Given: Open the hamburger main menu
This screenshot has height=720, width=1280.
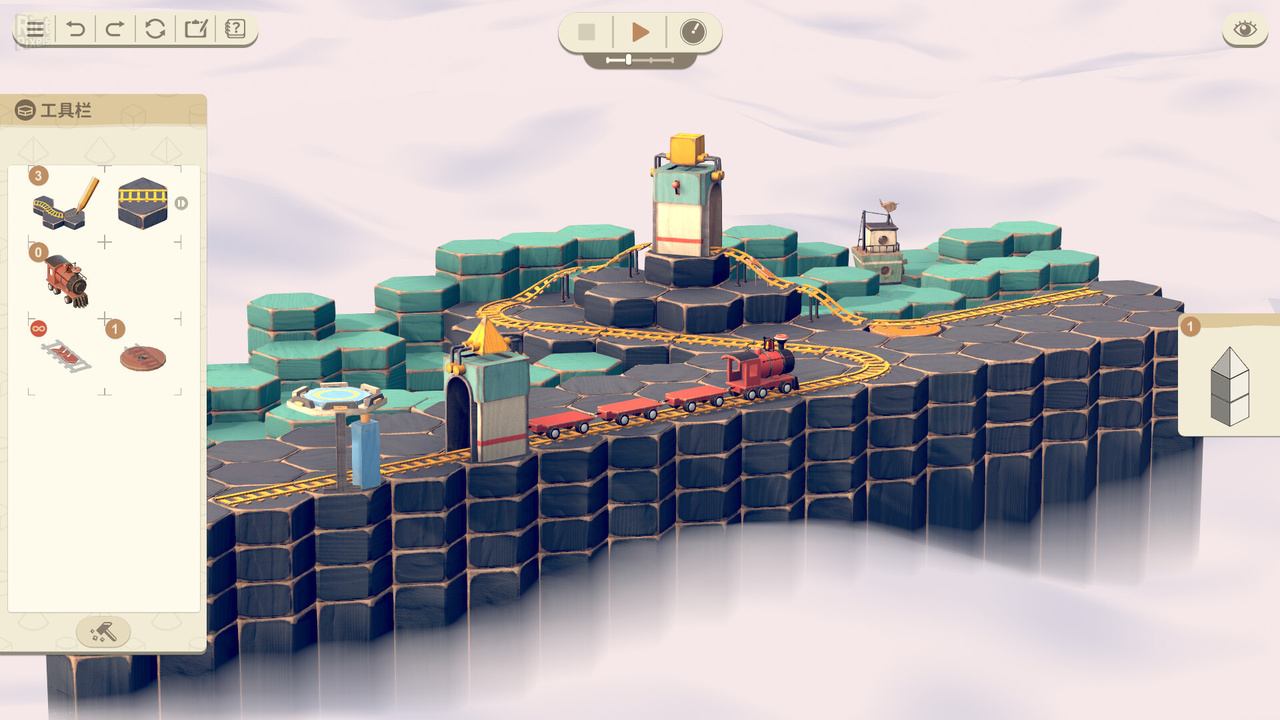Looking at the screenshot, I should coord(35,29).
